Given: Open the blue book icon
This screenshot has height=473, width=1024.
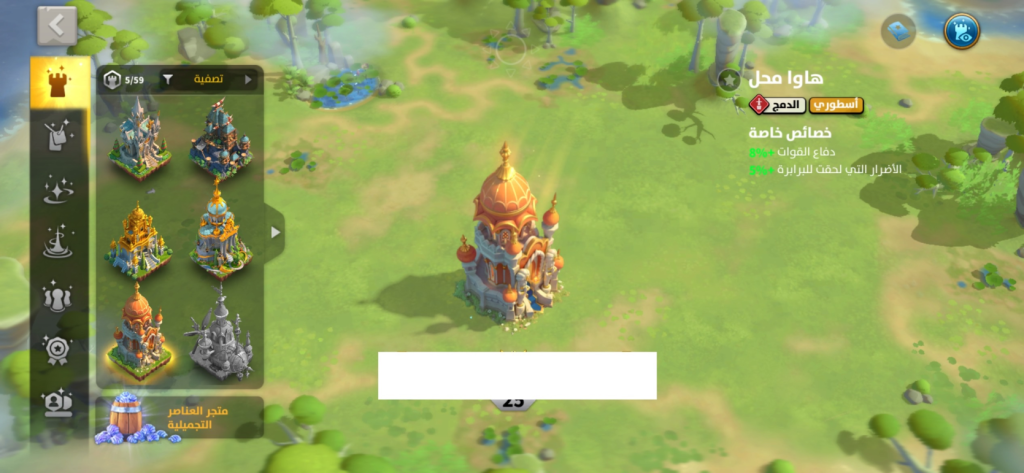Looking at the screenshot, I should coord(898,31).
